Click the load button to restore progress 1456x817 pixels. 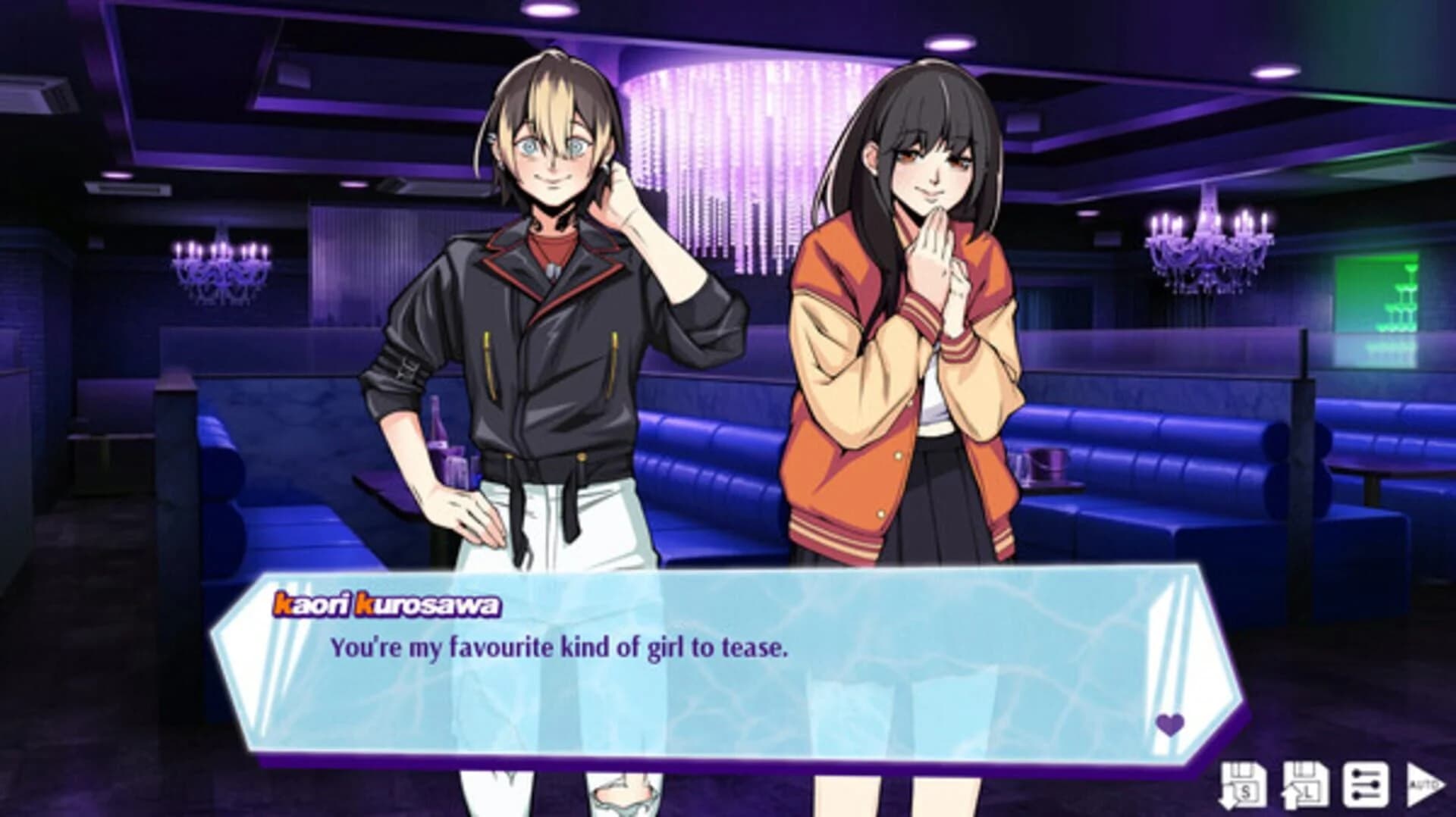1306,784
